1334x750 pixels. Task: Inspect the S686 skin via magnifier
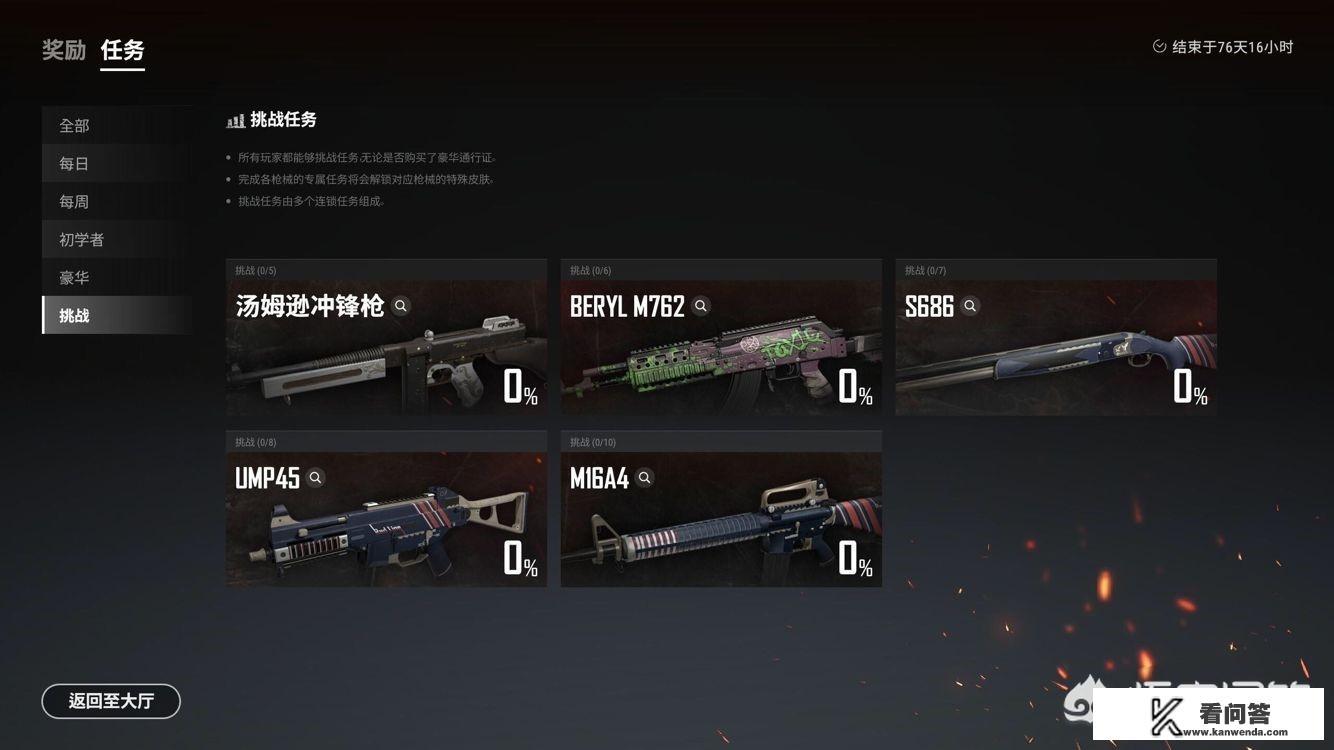pos(970,306)
